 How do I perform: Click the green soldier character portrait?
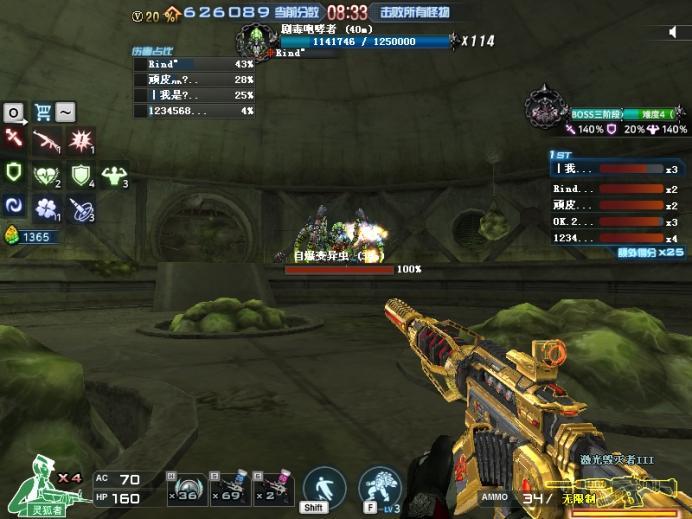(x=38, y=483)
